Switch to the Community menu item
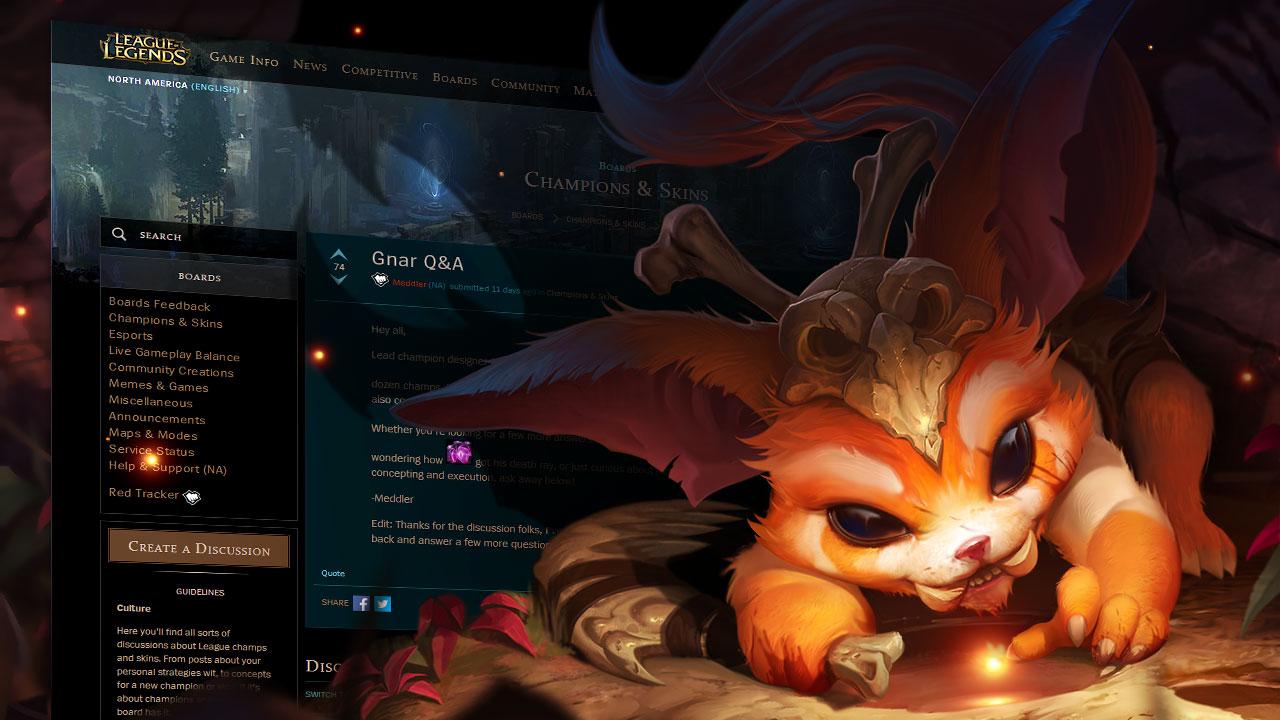The width and height of the screenshot is (1280, 720). [525, 86]
